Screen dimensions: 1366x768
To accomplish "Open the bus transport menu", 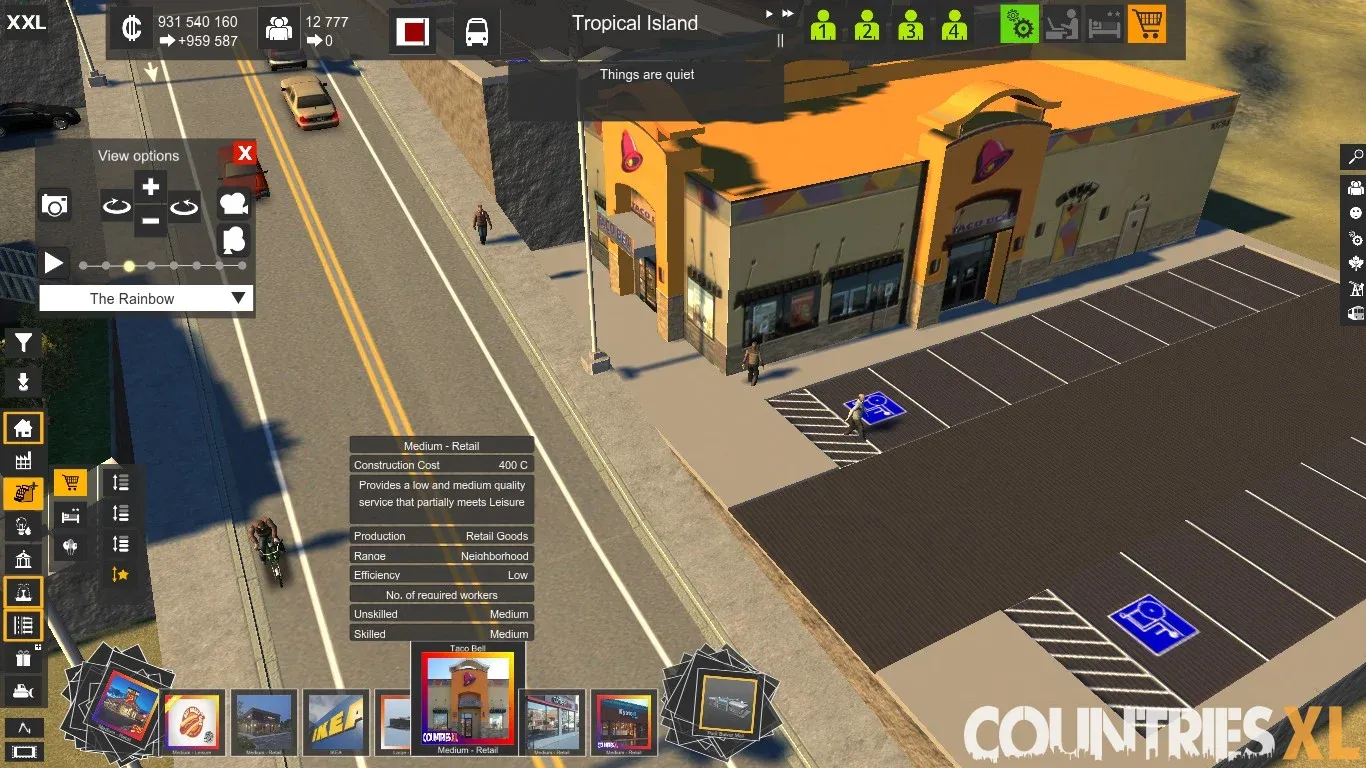I will 477,32.
